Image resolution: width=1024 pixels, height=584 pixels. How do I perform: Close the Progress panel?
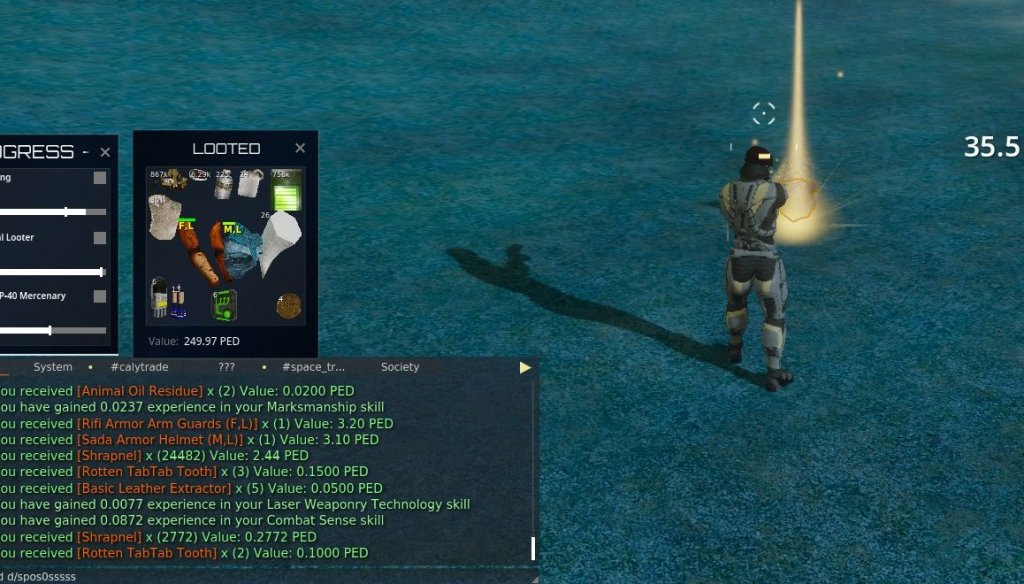pyautogui.click(x=105, y=152)
